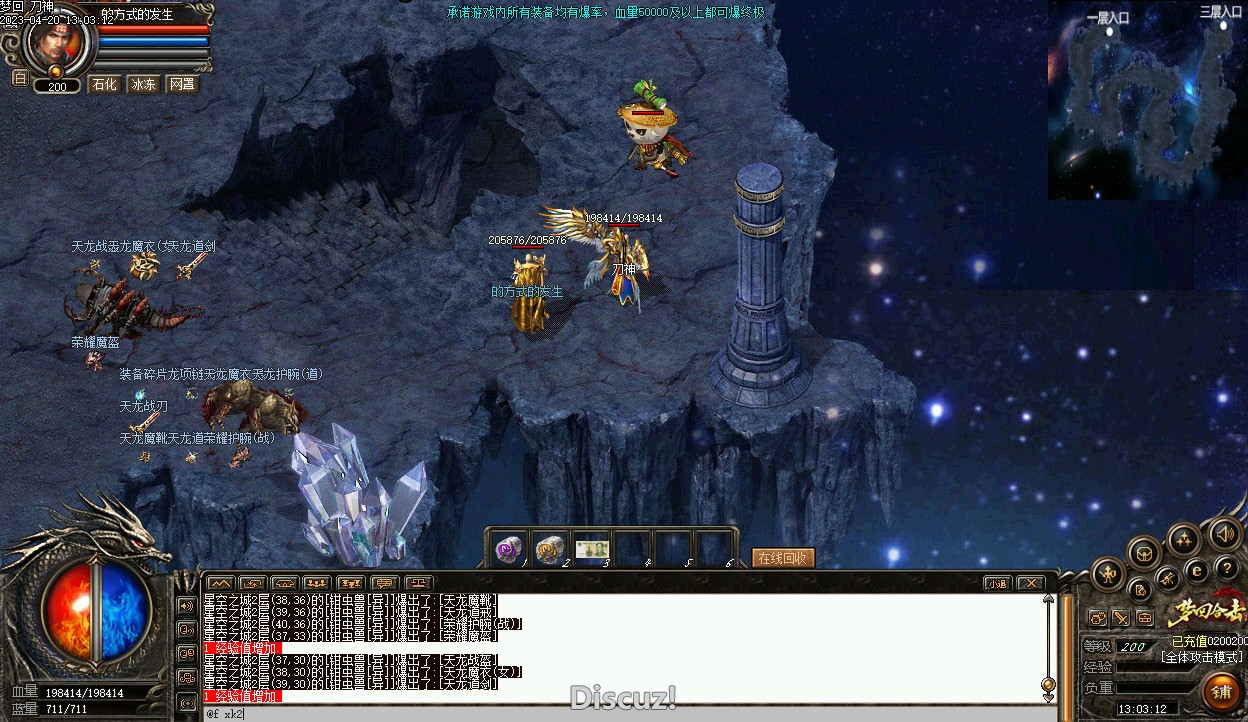Toggle the 白 button beside the portrait
This screenshot has width=1248, height=722.
19,78
